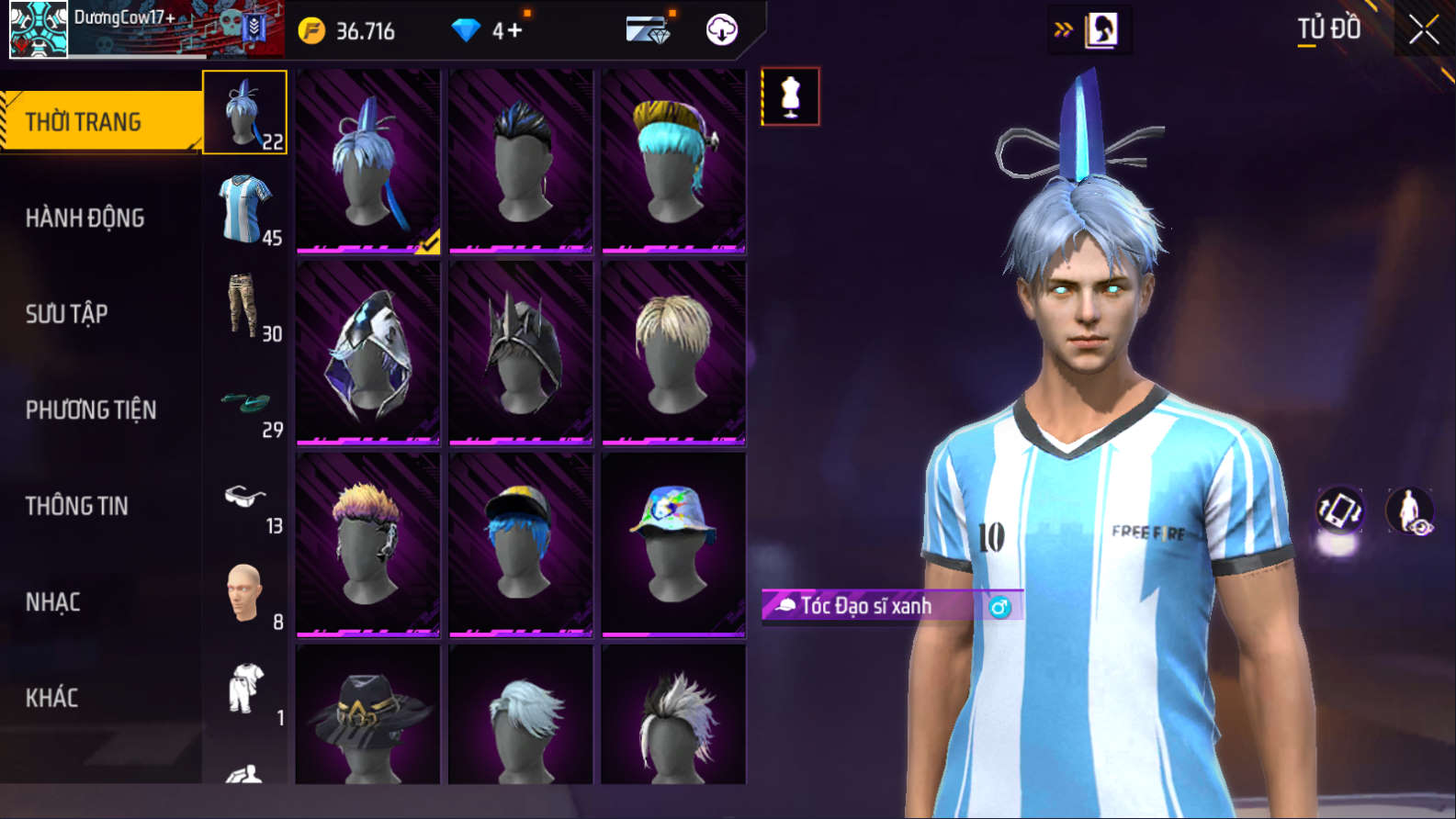Click the mannequin icon button
This screenshot has width=1456, height=819.
pos(790,96)
